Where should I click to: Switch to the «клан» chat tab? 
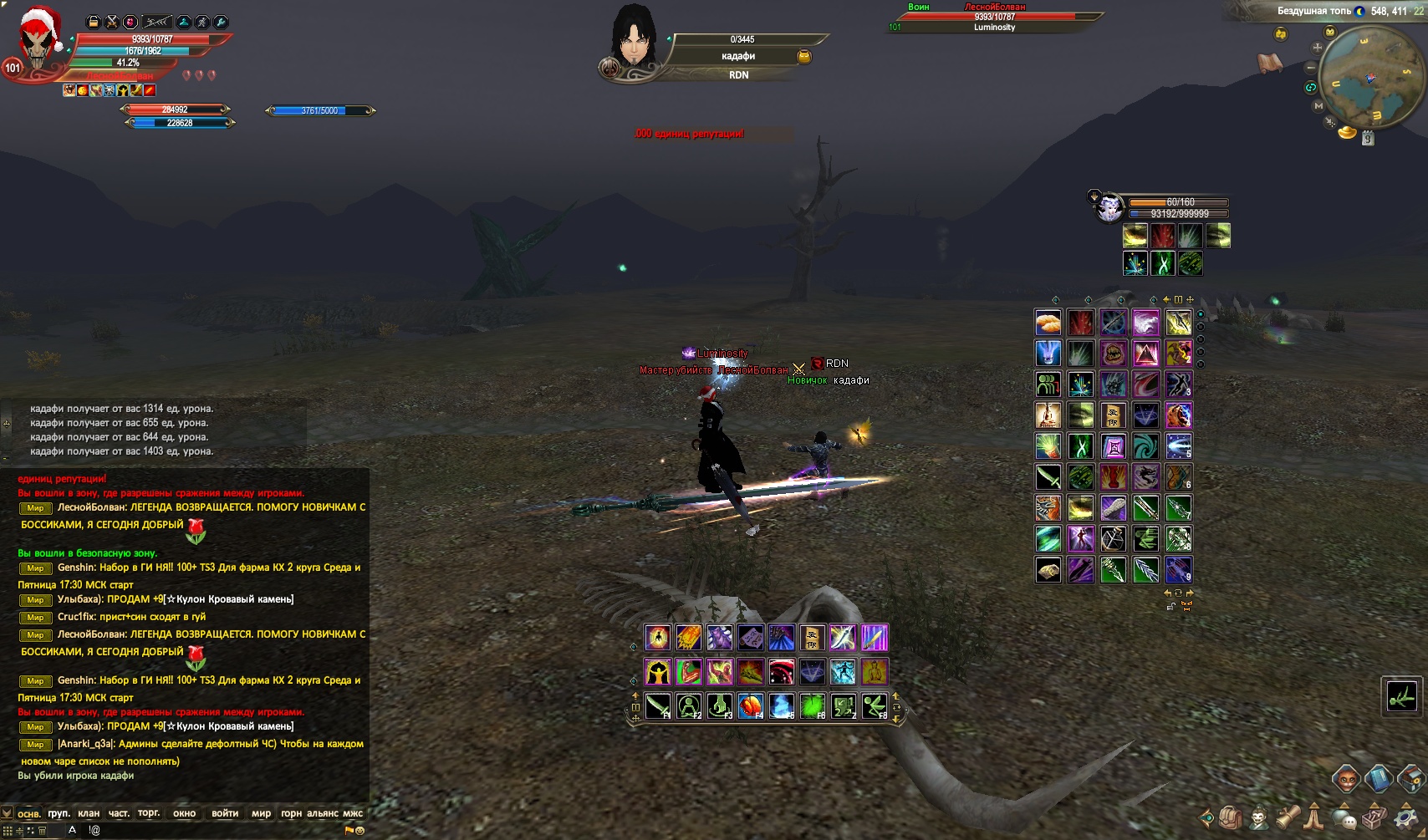point(89,813)
